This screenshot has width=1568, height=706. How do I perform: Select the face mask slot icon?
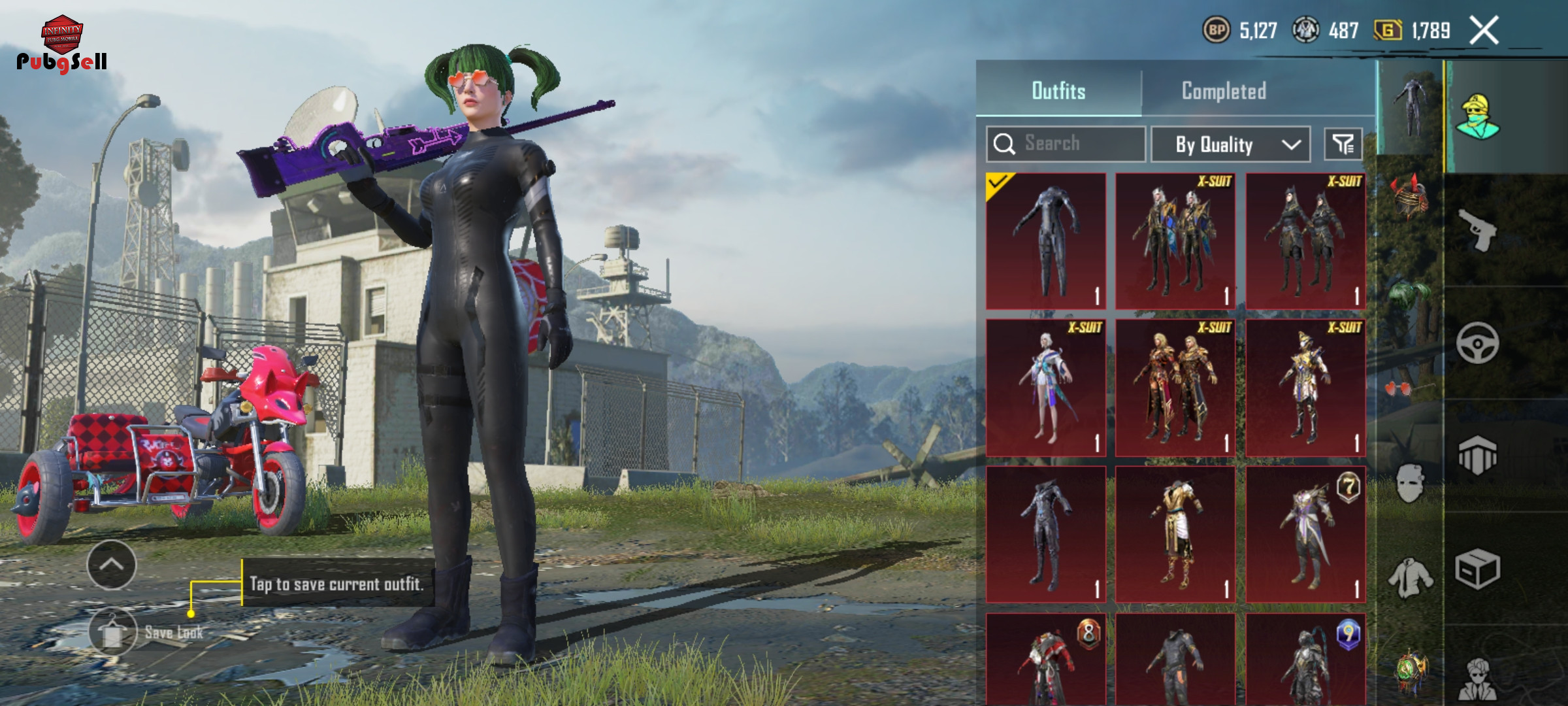[x=1410, y=484]
